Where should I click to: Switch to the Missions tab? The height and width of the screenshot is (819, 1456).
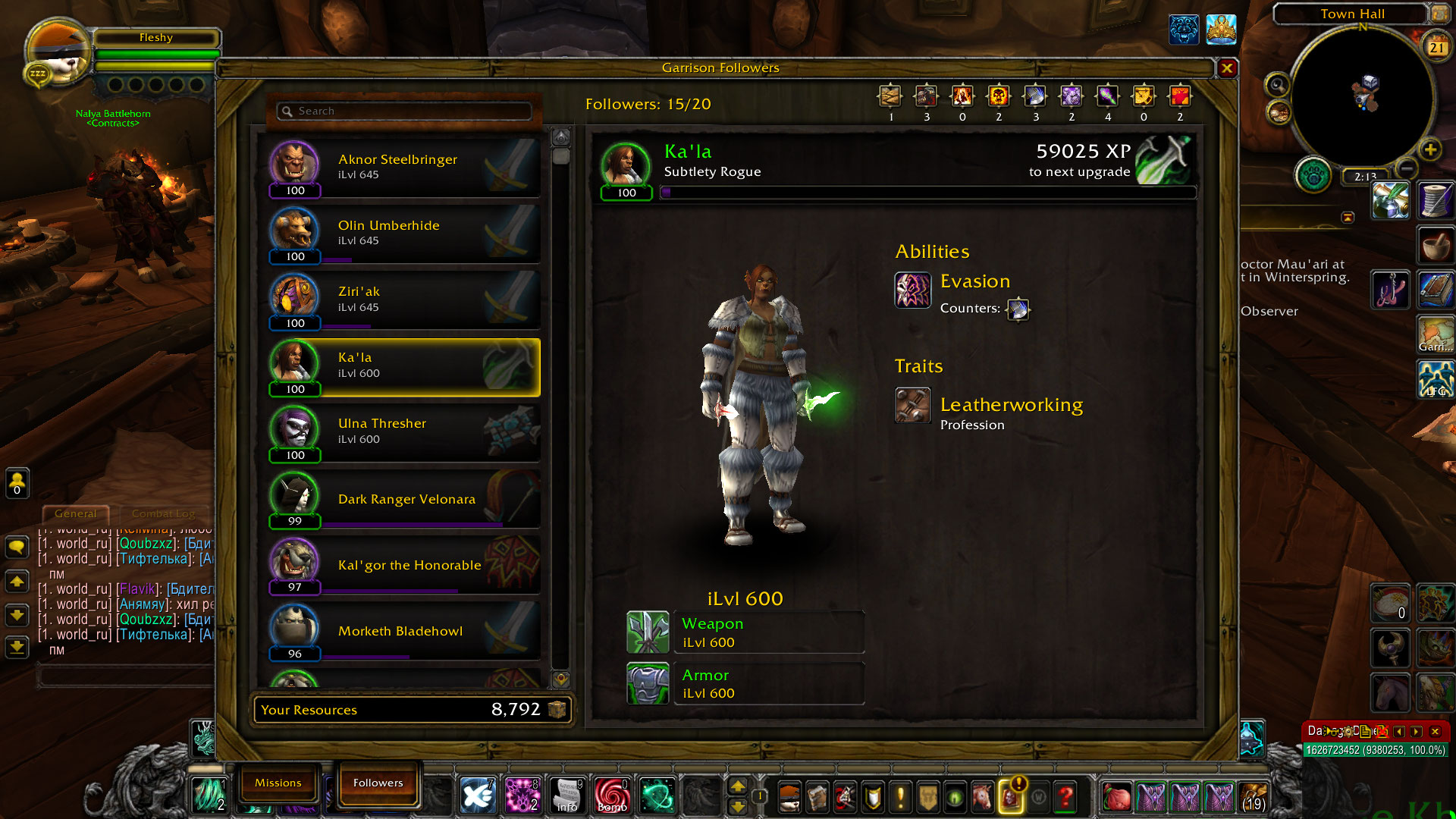(278, 783)
